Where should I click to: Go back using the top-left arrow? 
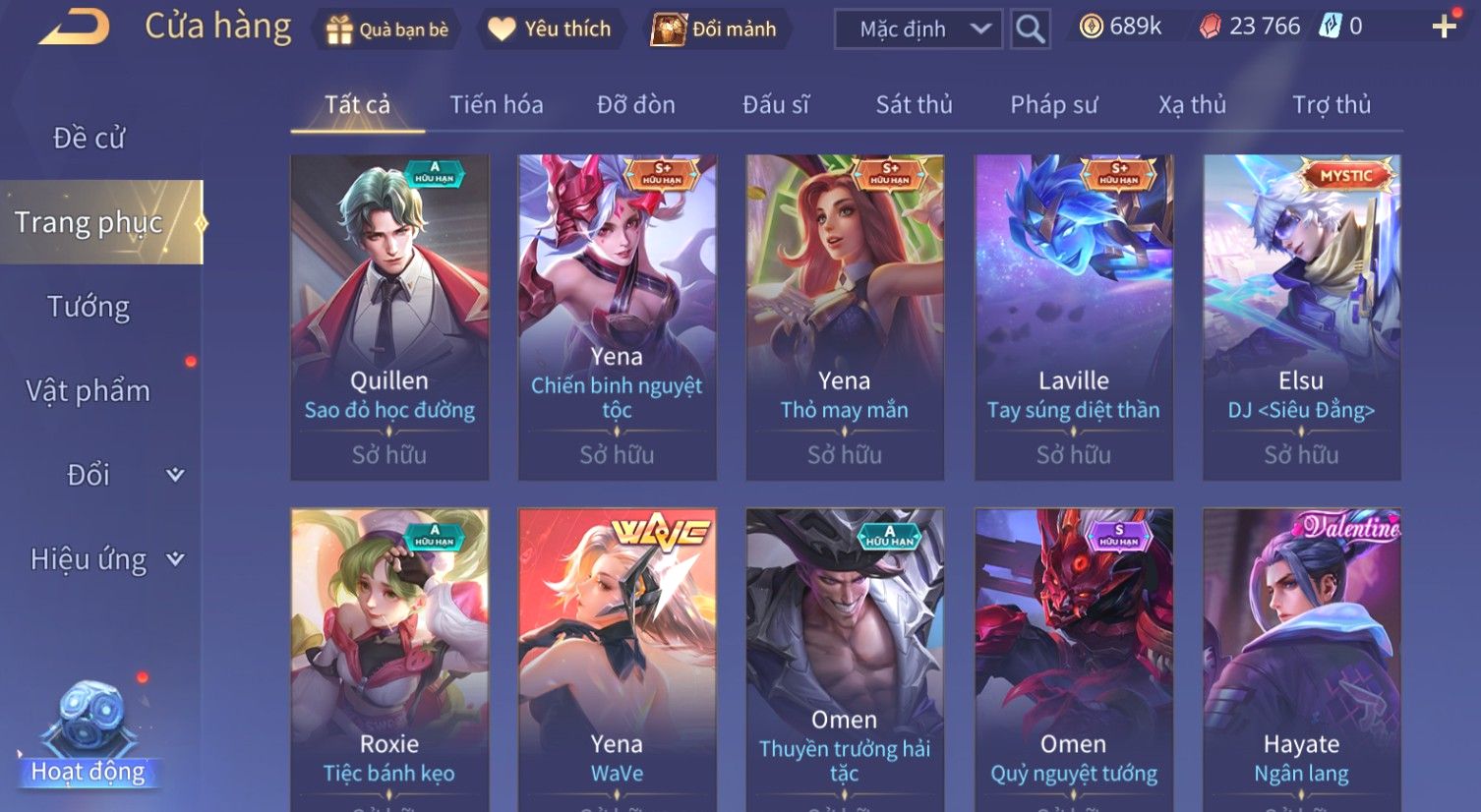[74, 28]
